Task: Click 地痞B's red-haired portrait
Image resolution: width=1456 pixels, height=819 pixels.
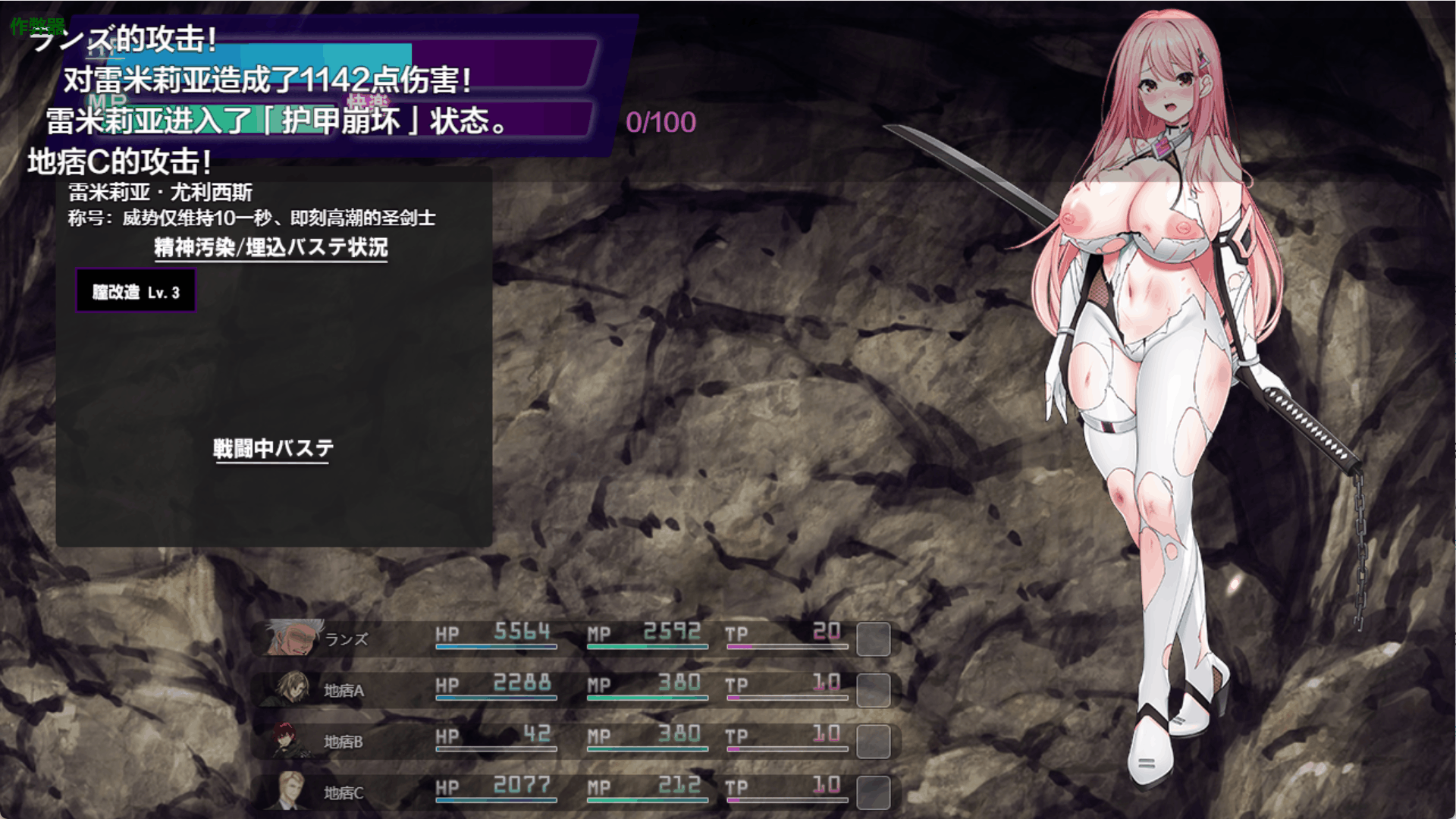Action: click(291, 741)
